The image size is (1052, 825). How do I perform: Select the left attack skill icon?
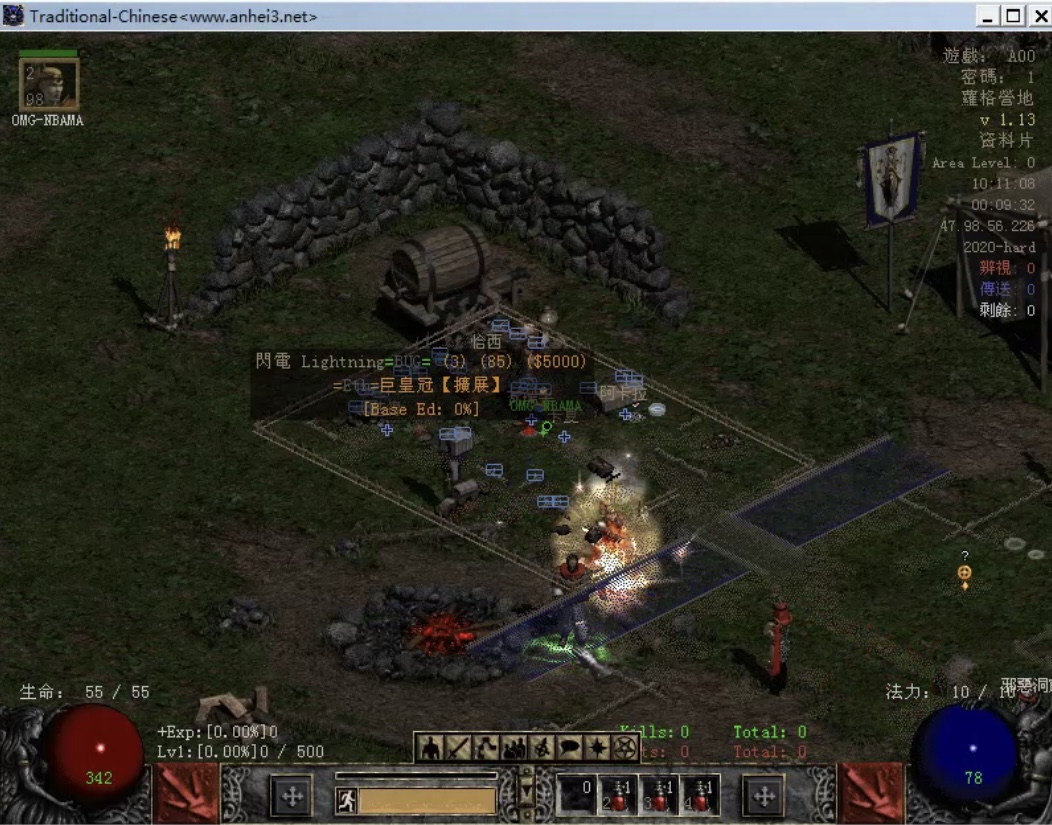pos(186,794)
